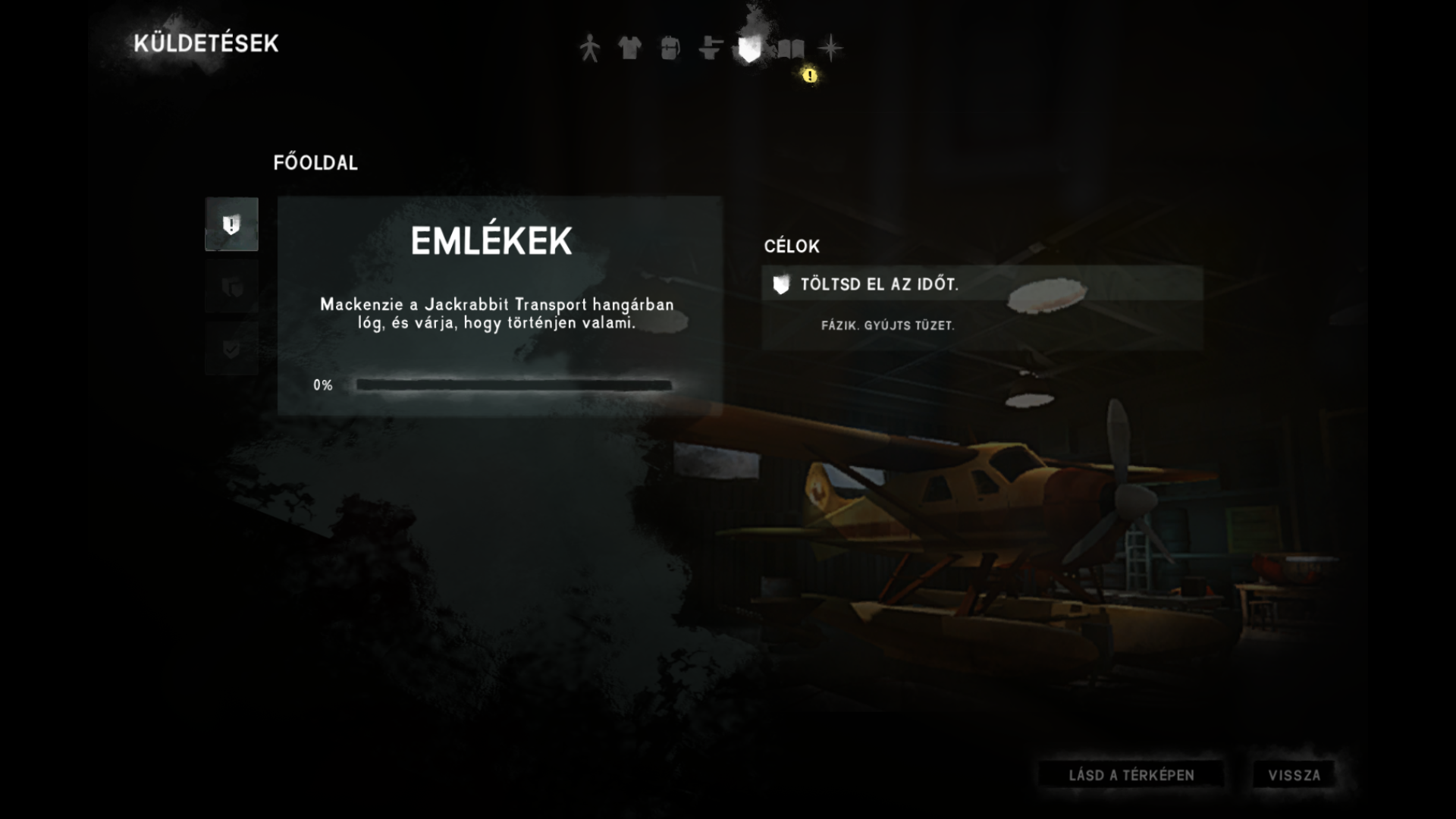Viewport: 1456px width, 819px height.
Task: Switch to the map compass star tab
Action: [x=830, y=49]
